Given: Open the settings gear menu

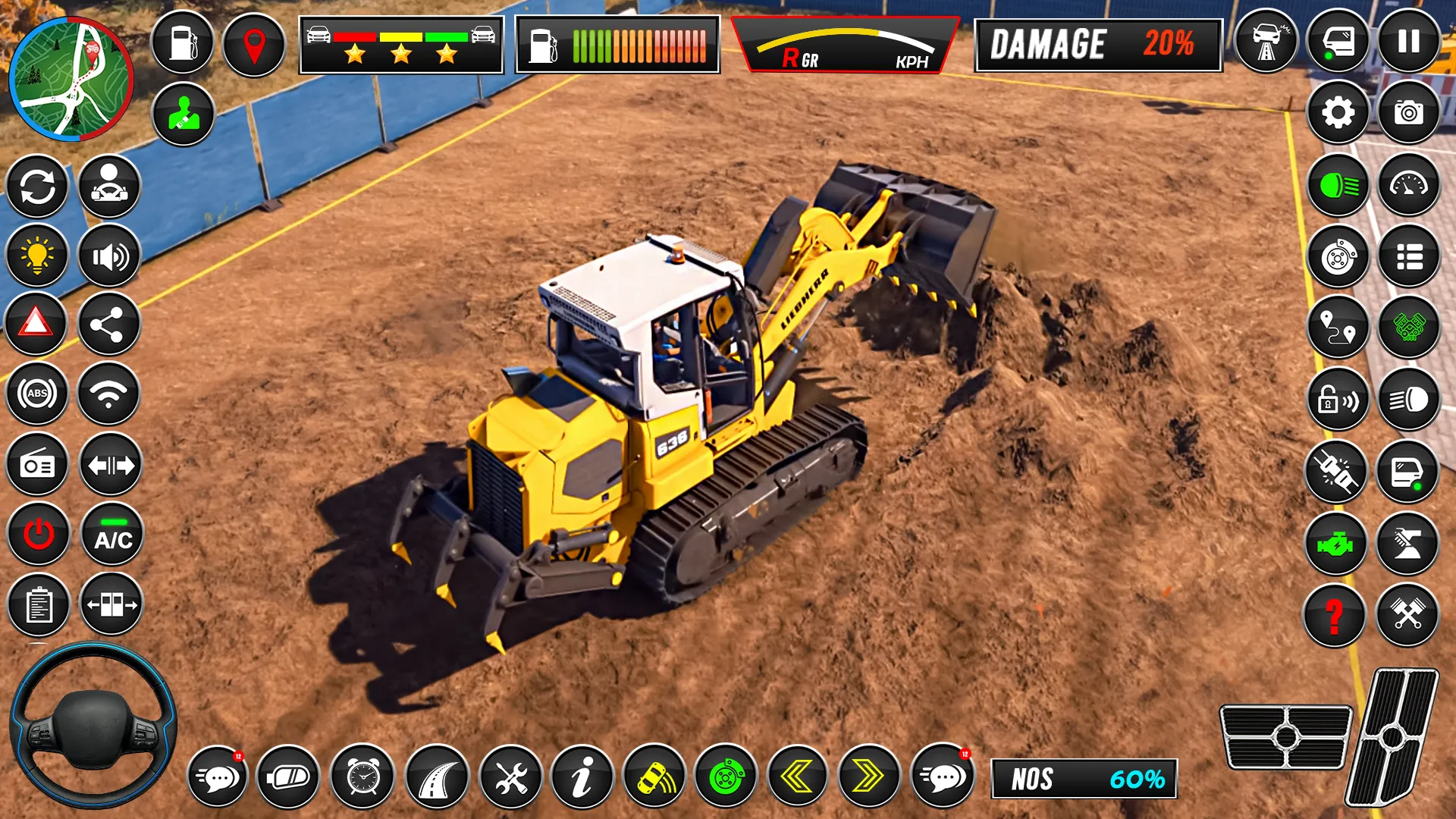Looking at the screenshot, I should (1337, 114).
